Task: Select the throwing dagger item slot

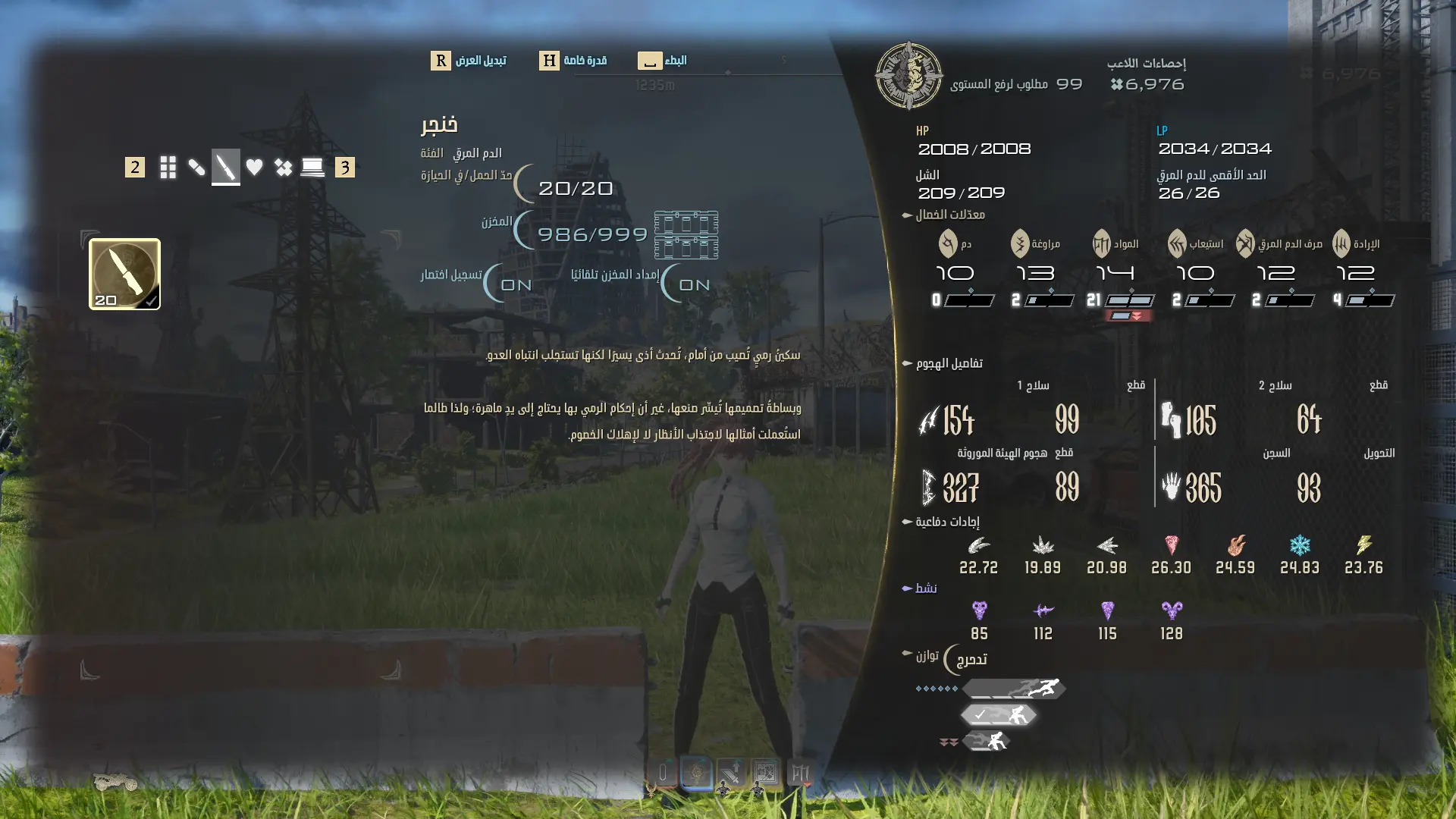Action: tap(124, 274)
